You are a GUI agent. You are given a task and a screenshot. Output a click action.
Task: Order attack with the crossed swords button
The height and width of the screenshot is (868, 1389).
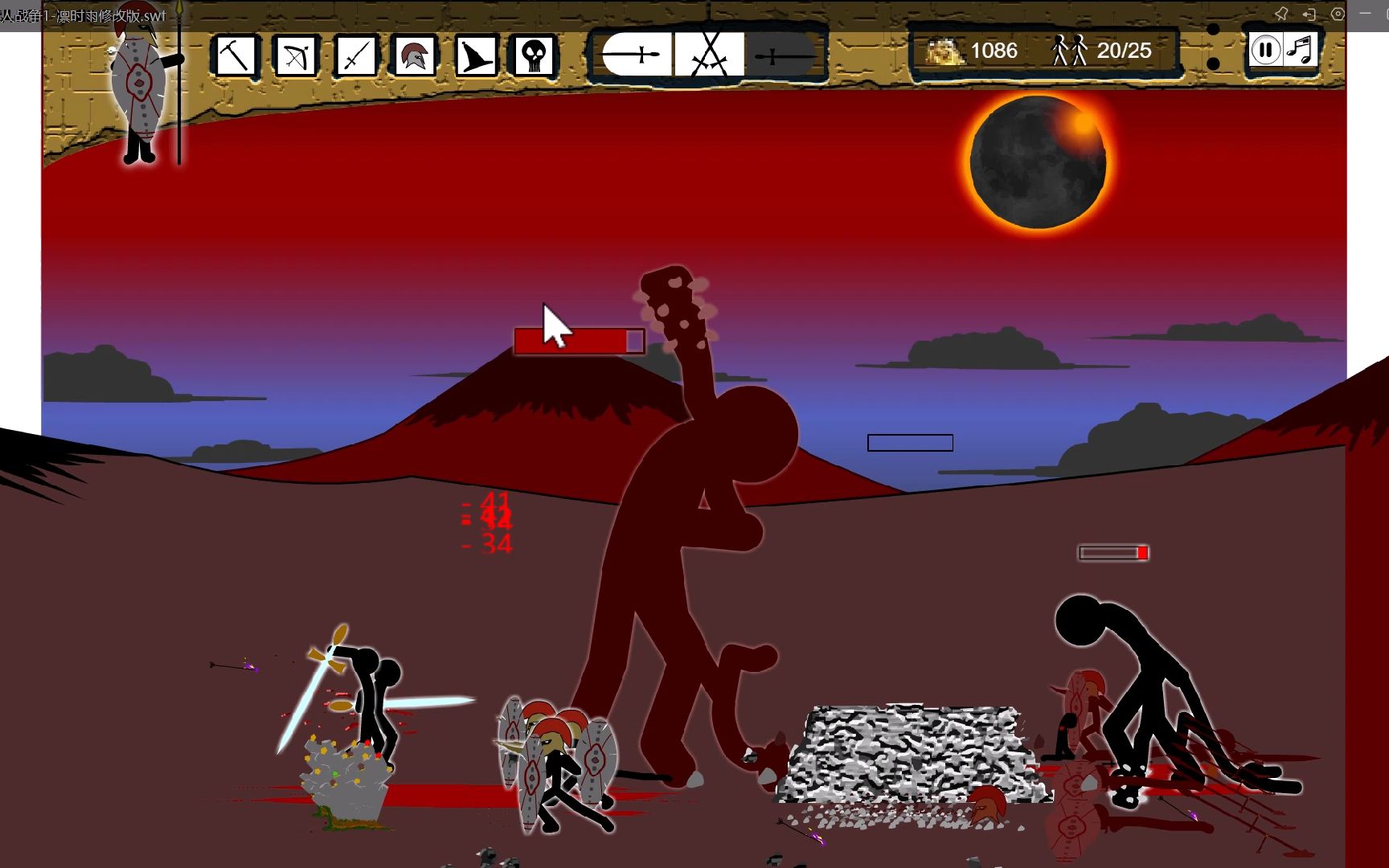tap(709, 55)
